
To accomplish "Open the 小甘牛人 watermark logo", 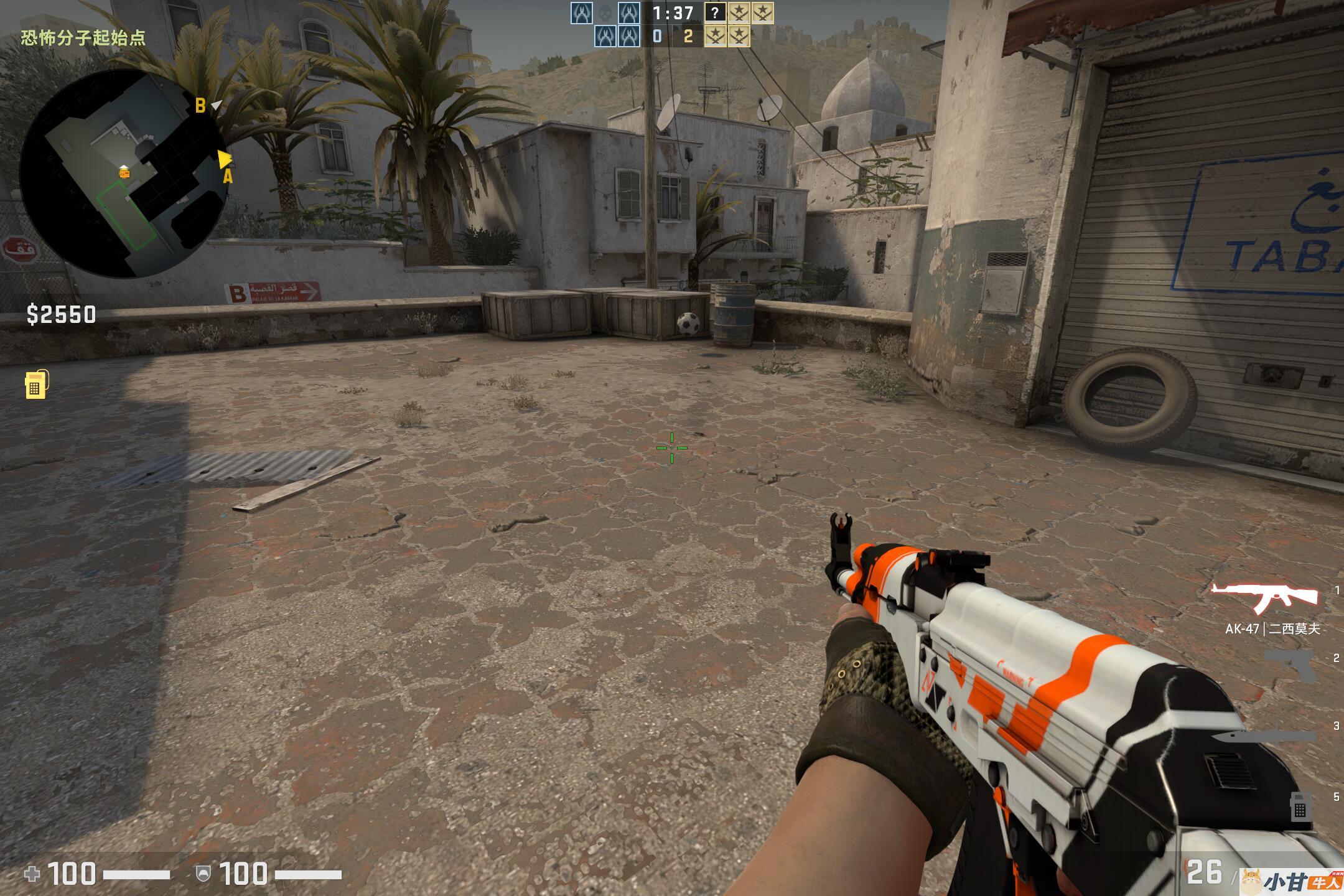I will tap(1291, 882).
